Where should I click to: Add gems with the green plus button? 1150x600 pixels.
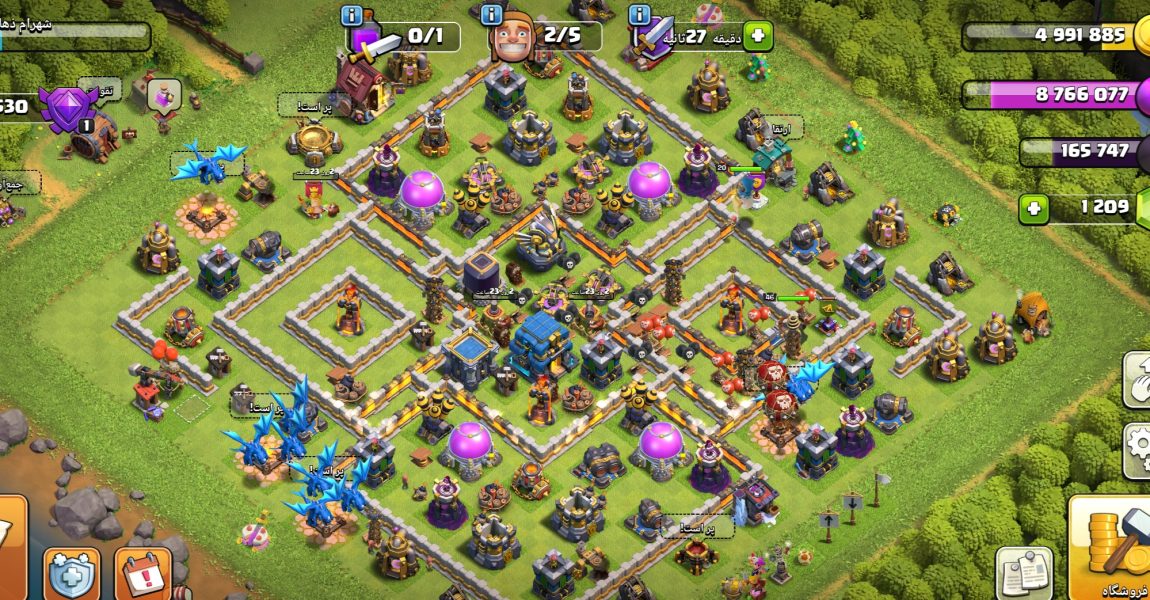tap(1035, 208)
